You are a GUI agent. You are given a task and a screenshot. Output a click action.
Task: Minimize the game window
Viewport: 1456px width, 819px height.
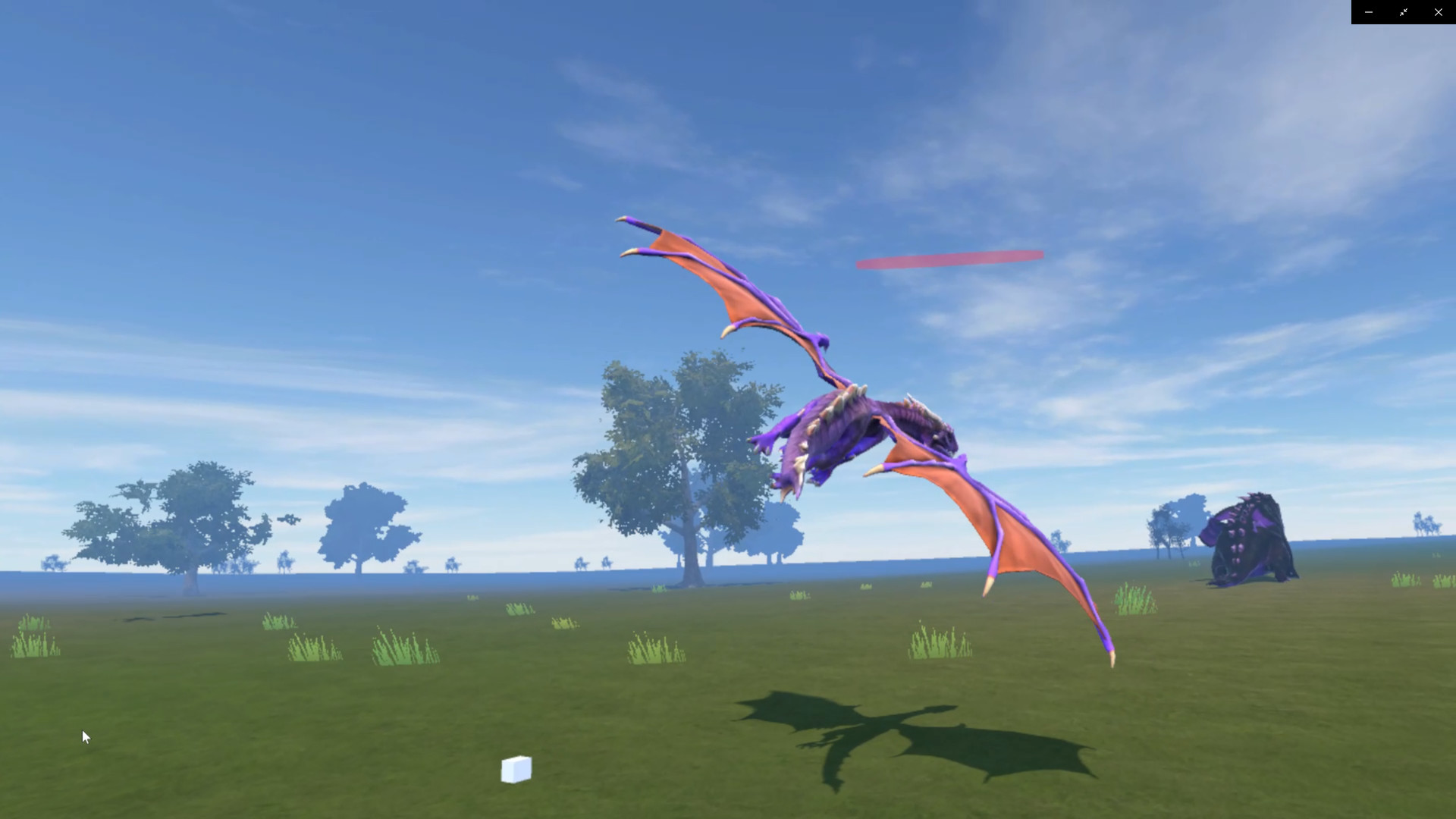click(x=1369, y=12)
